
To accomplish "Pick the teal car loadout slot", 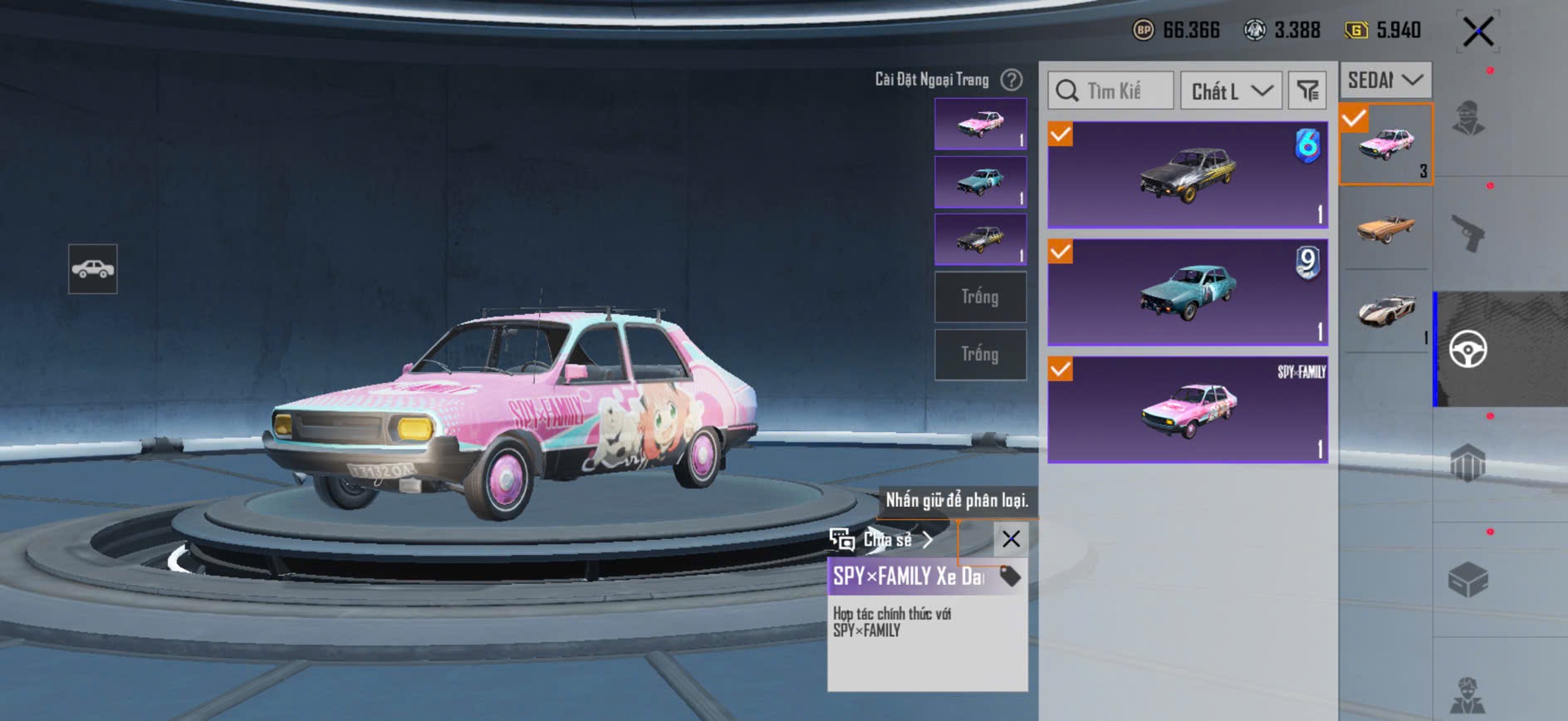I will (980, 182).
